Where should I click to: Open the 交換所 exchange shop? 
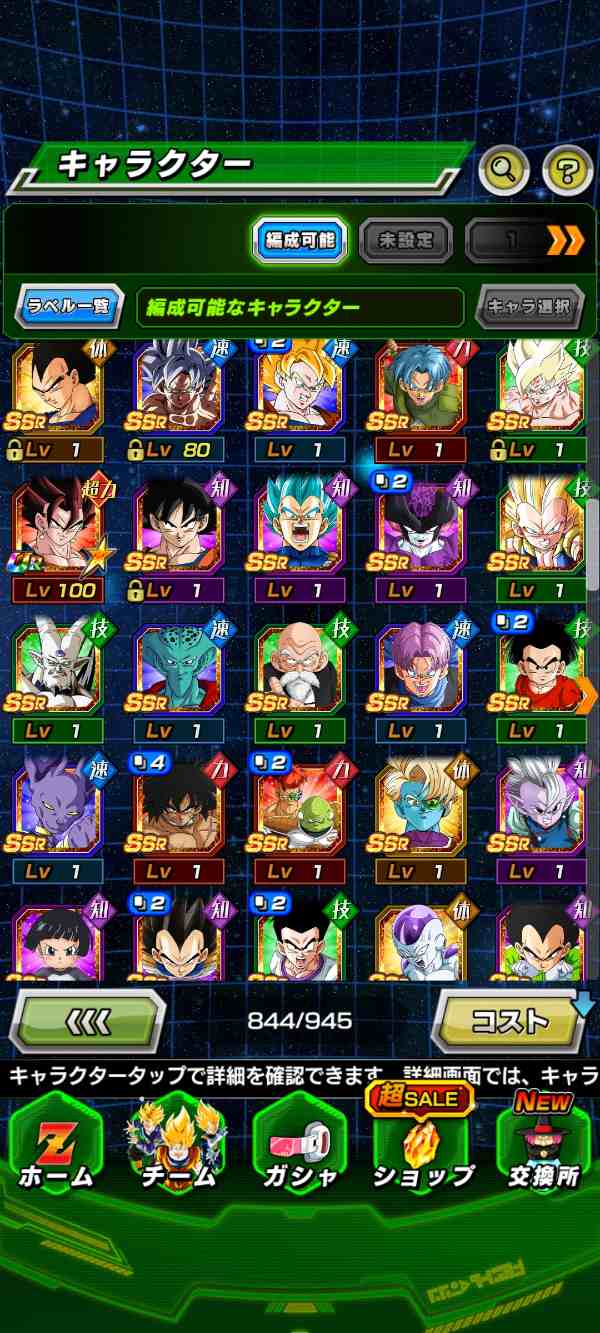coord(543,1145)
